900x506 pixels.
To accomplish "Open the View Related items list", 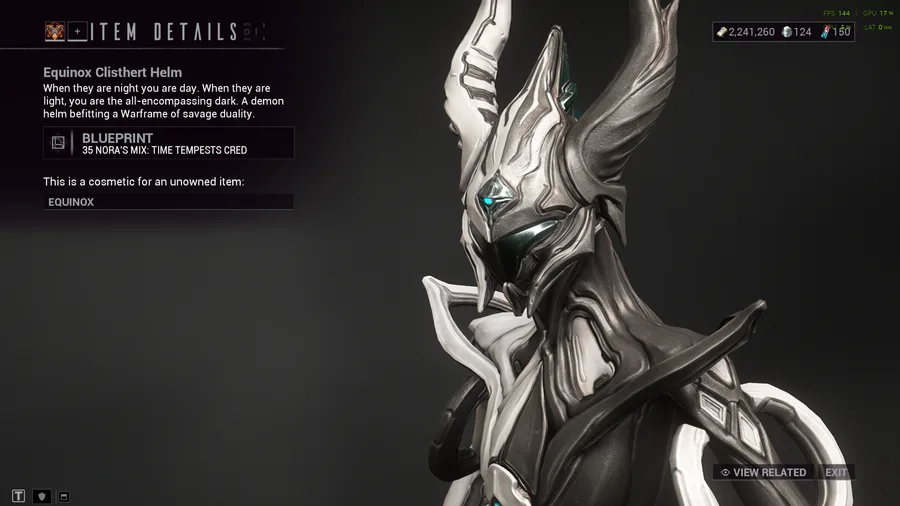I will click(763, 472).
